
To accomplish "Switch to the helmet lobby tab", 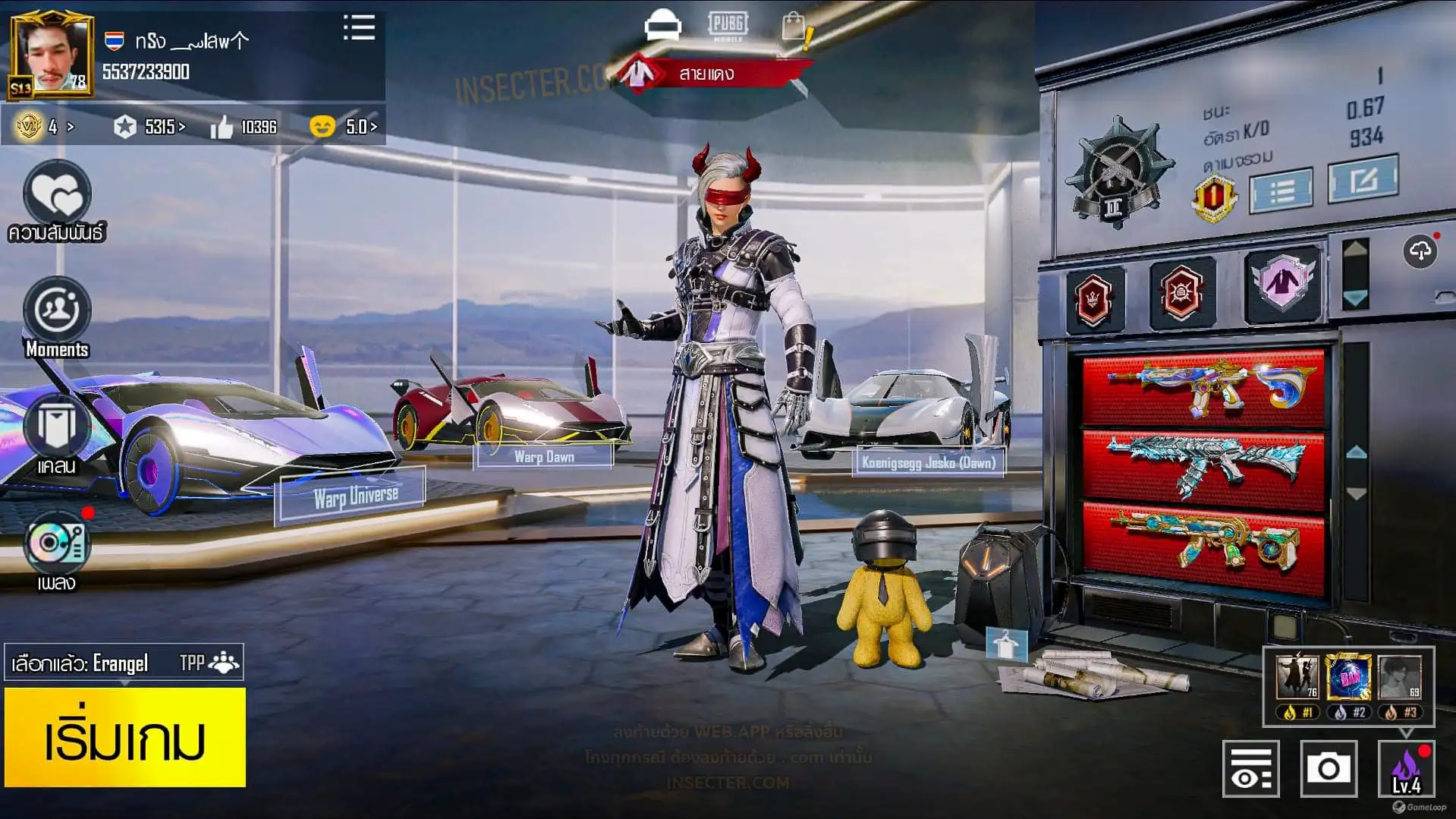I will click(662, 25).
